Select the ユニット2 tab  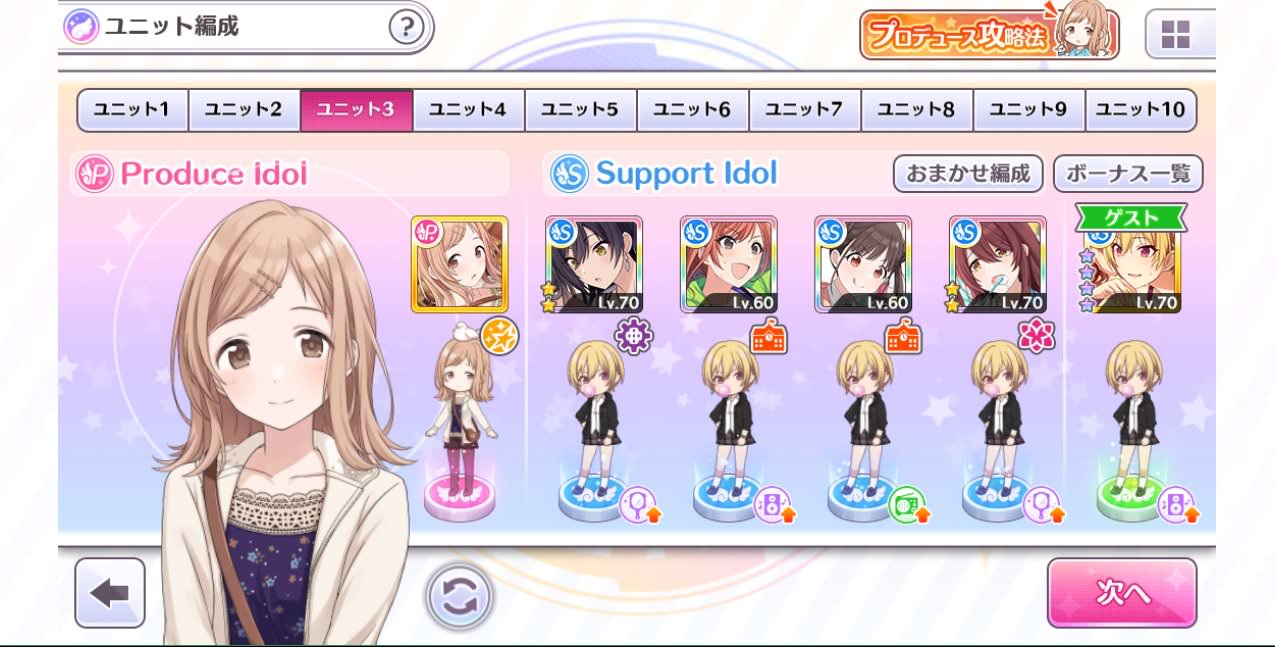pyautogui.click(x=244, y=110)
